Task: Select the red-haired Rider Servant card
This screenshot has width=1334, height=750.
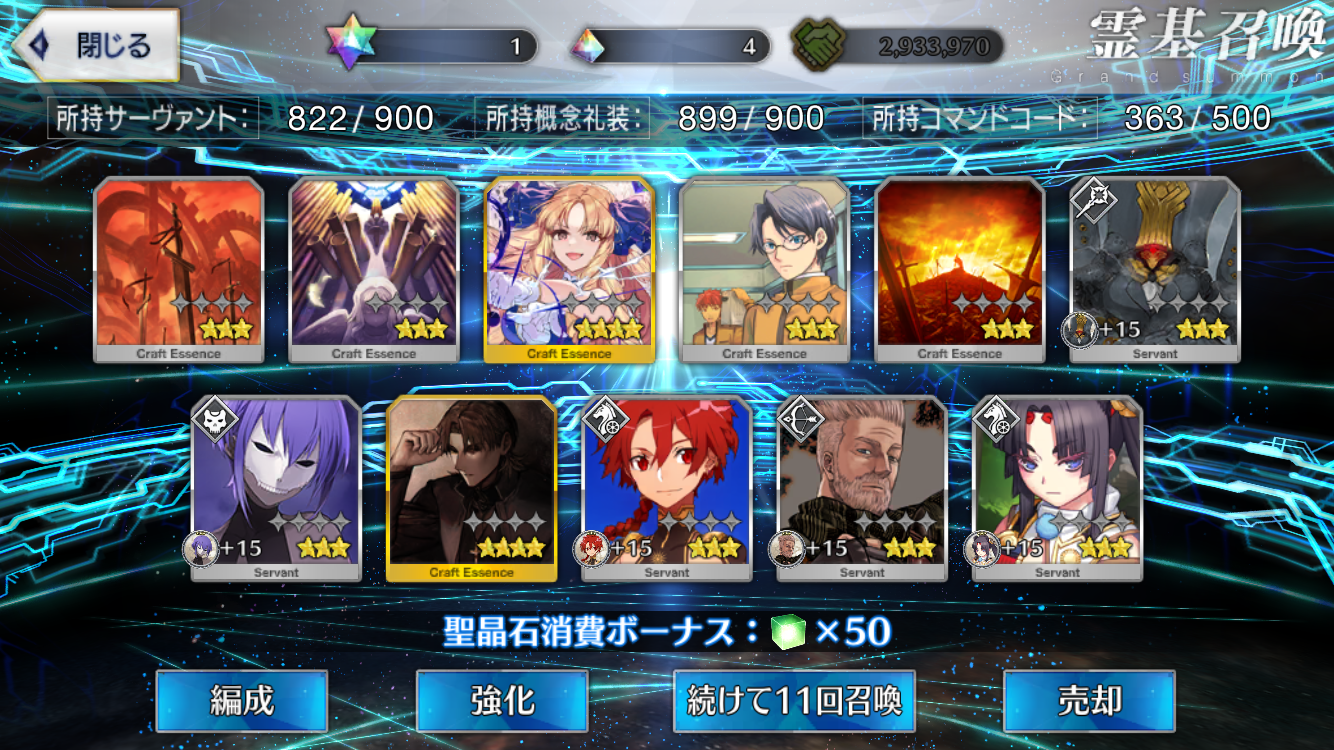Action: 667,487
